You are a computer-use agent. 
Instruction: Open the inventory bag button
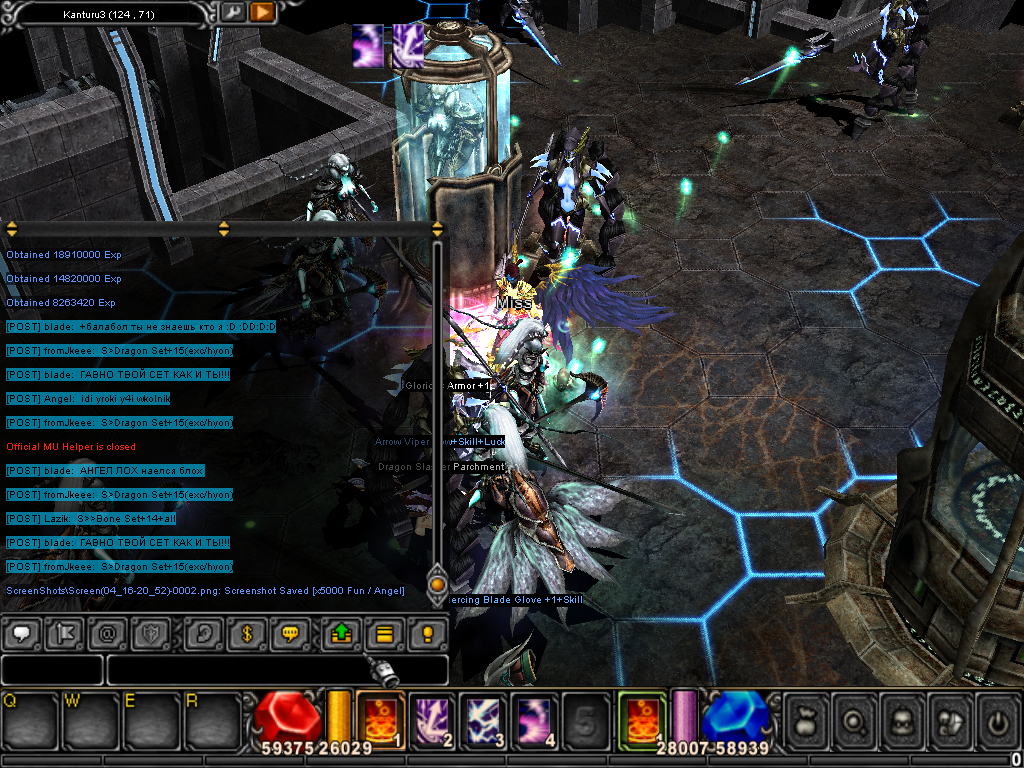807,719
